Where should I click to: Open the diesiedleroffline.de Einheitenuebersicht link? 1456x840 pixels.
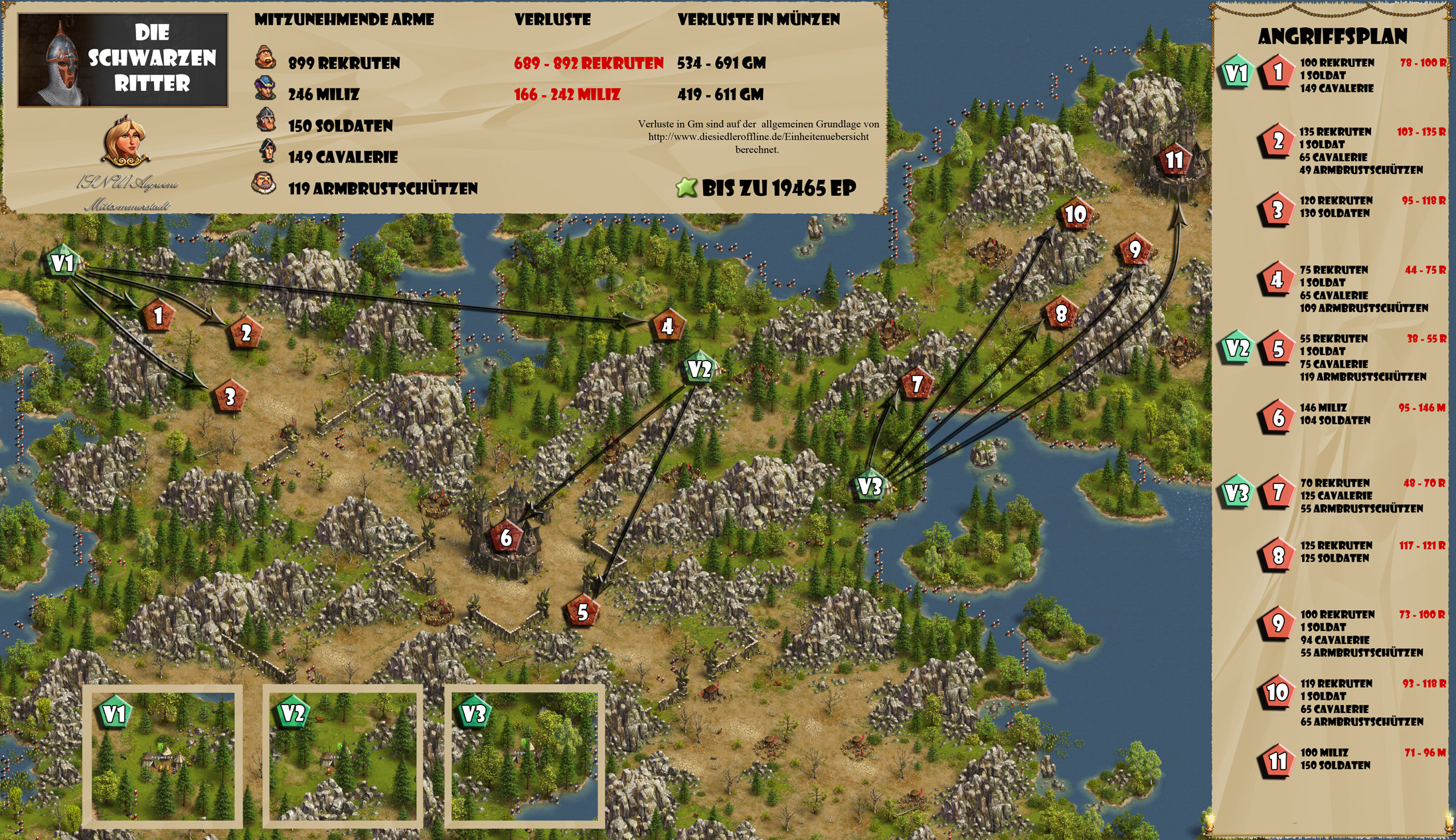[758, 137]
